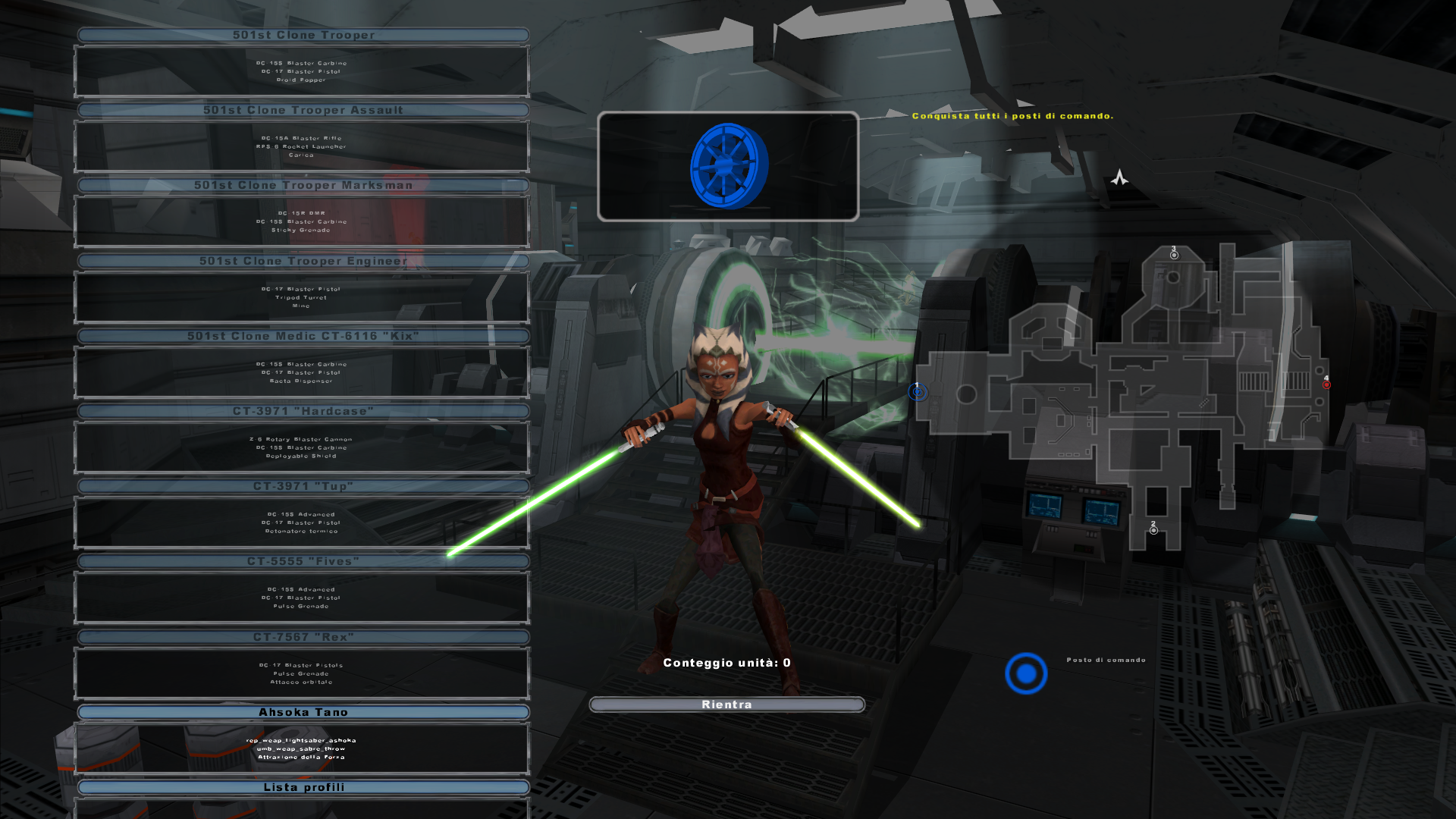Choose Clone Medic CT-6116 "Kix"
Viewport: 1456px width, 819px height.
click(x=303, y=336)
